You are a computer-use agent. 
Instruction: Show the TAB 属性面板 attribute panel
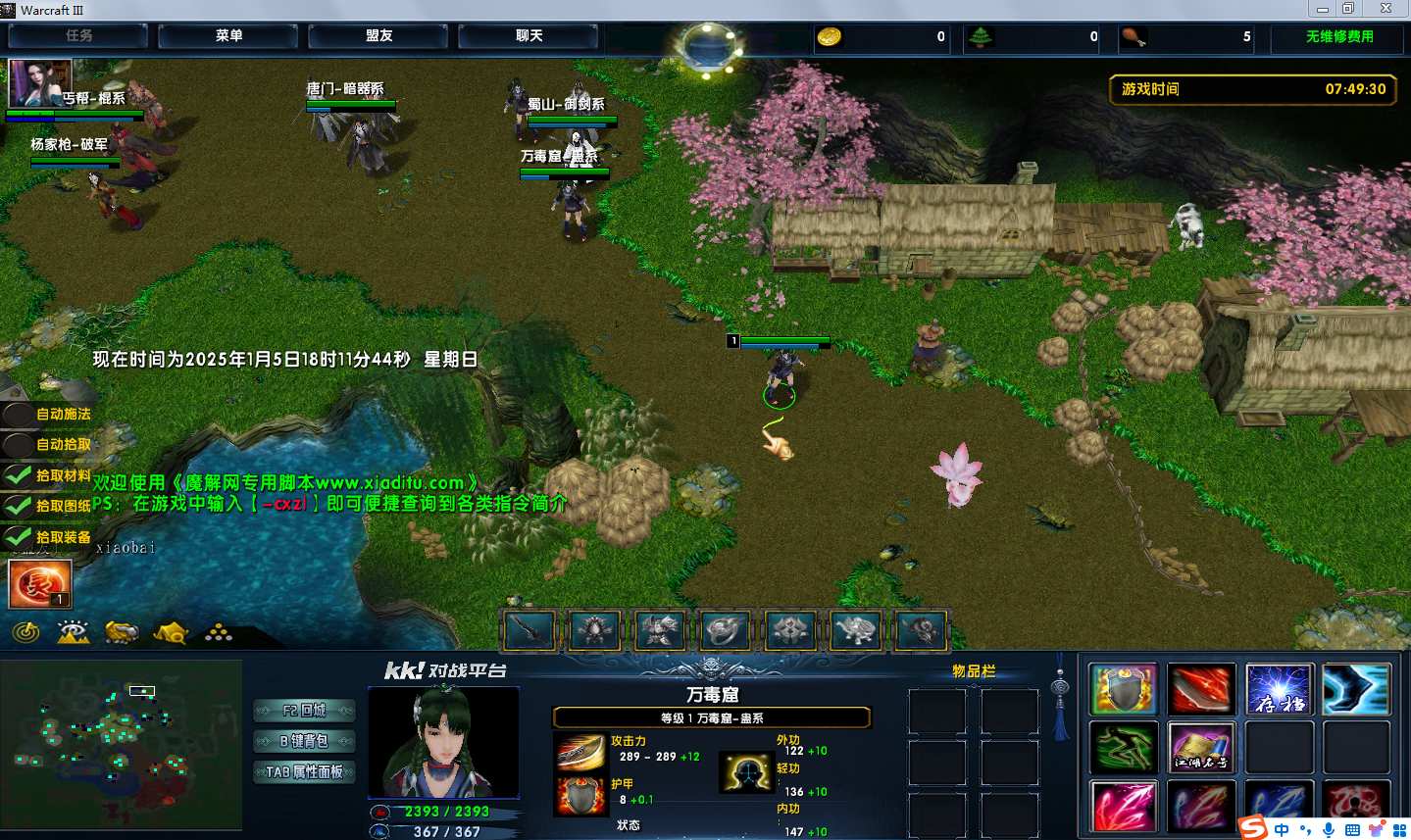tap(304, 772)
